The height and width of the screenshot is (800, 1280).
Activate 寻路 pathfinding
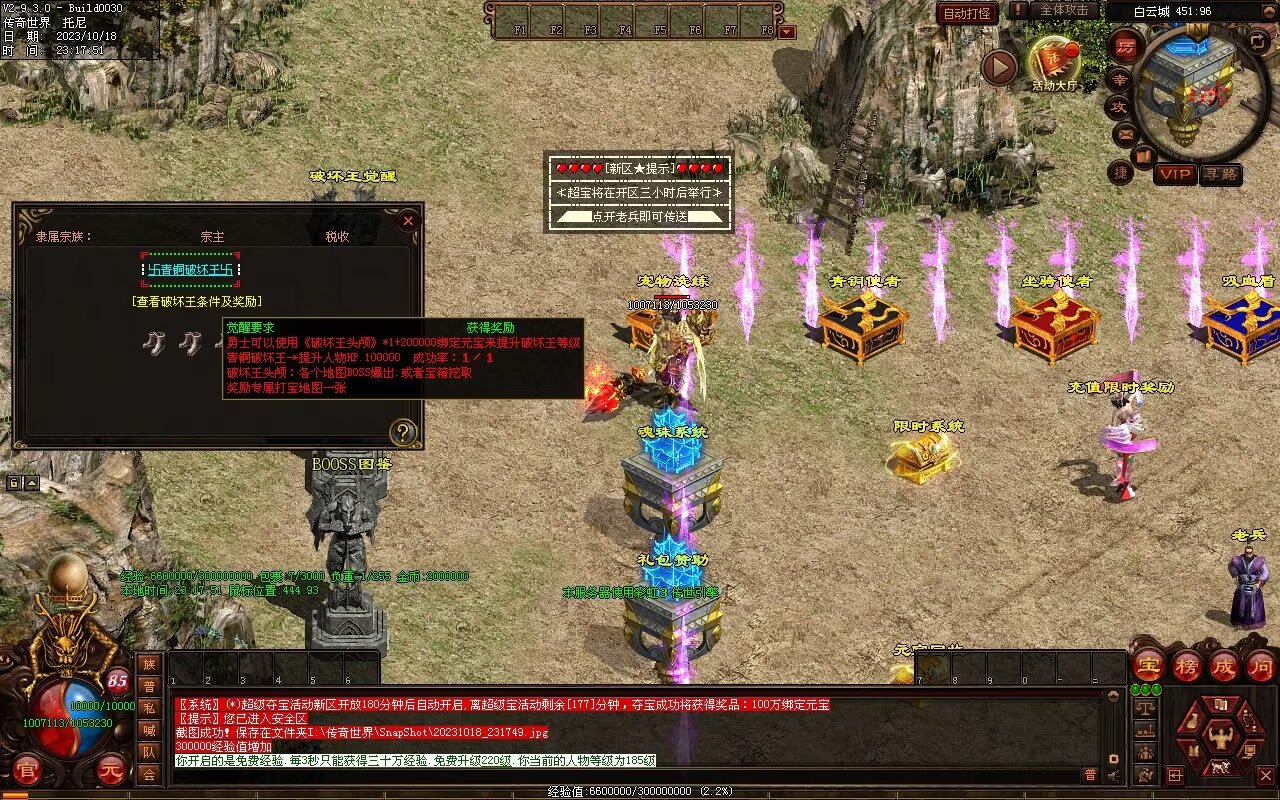coord(1221,174)
